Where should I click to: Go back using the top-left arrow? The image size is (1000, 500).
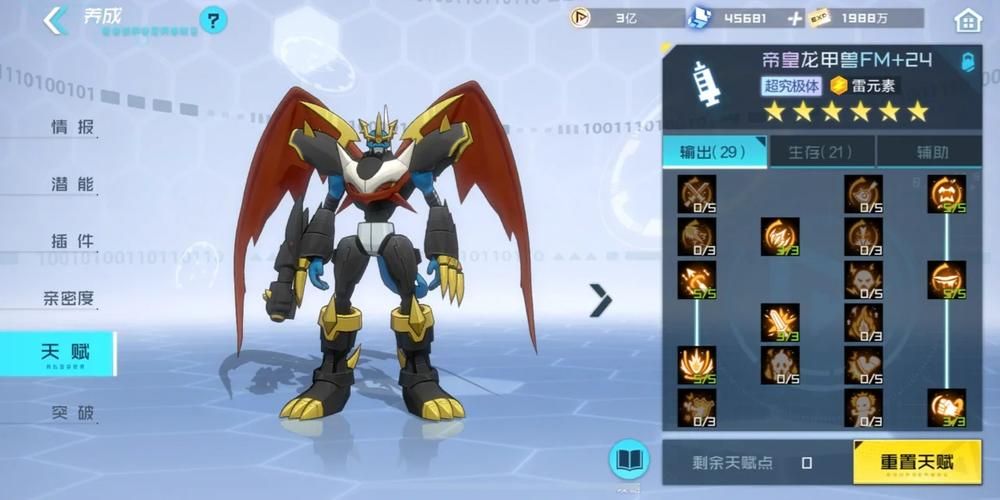[56, 18]
